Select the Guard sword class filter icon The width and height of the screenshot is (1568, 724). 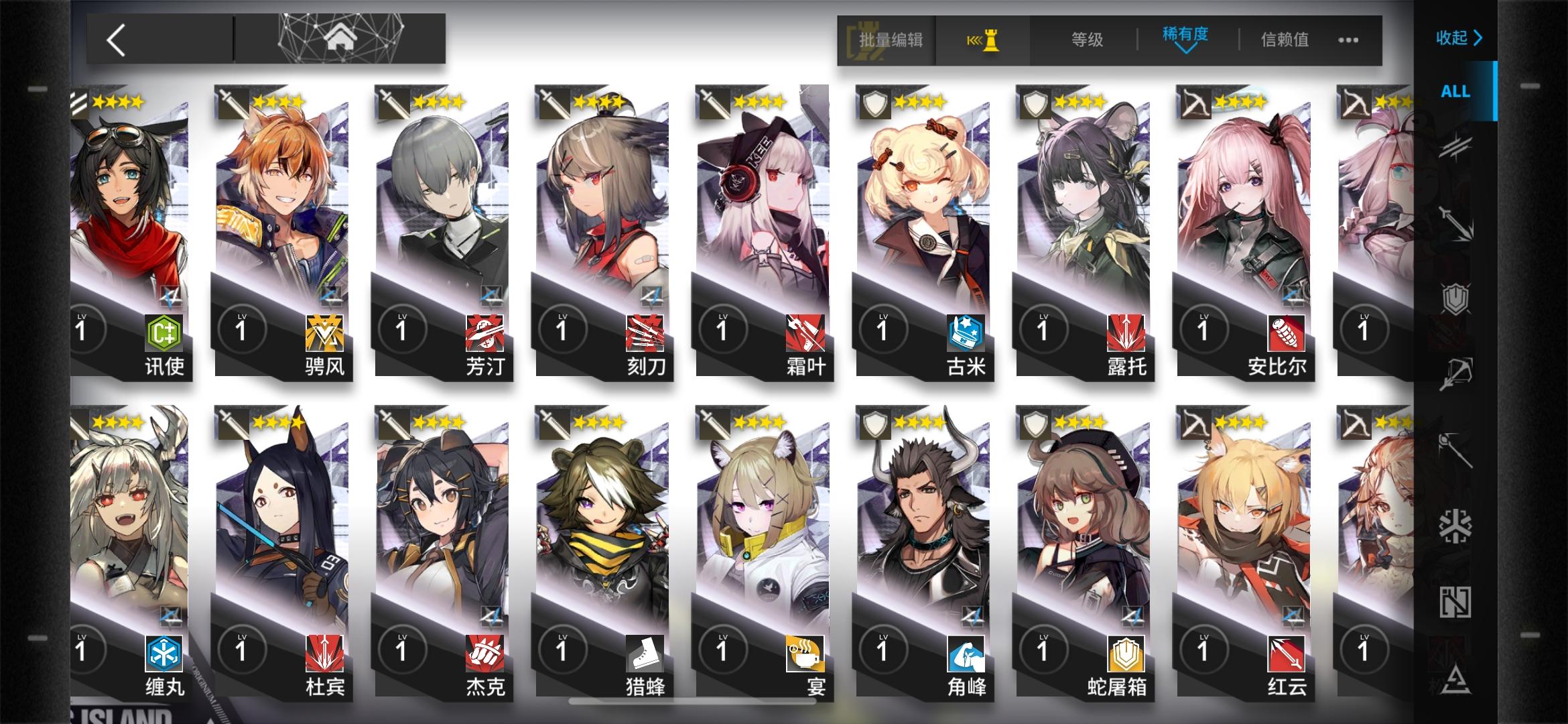(x=1456, y=222)
